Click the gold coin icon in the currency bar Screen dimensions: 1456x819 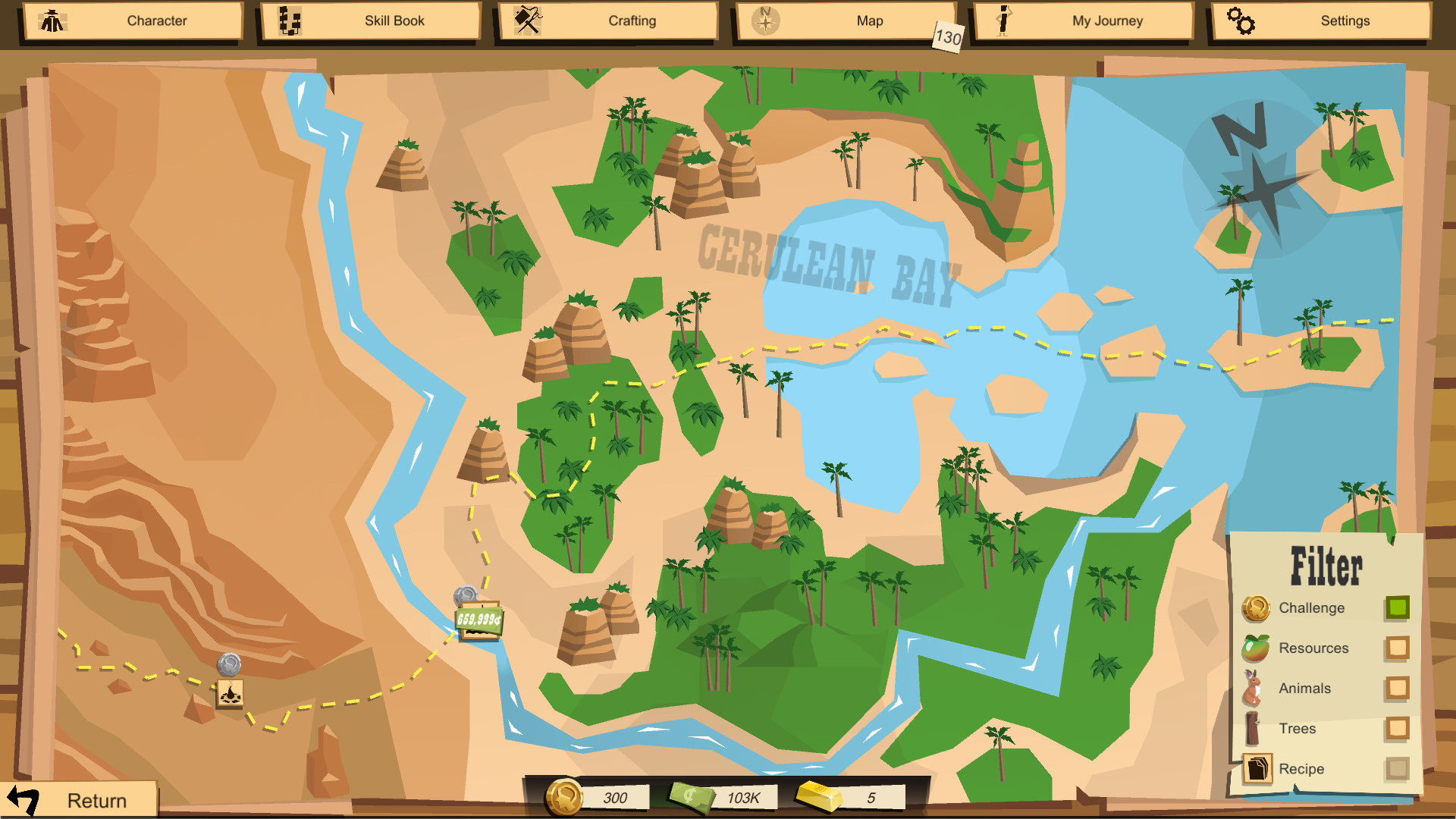[564, 795]
